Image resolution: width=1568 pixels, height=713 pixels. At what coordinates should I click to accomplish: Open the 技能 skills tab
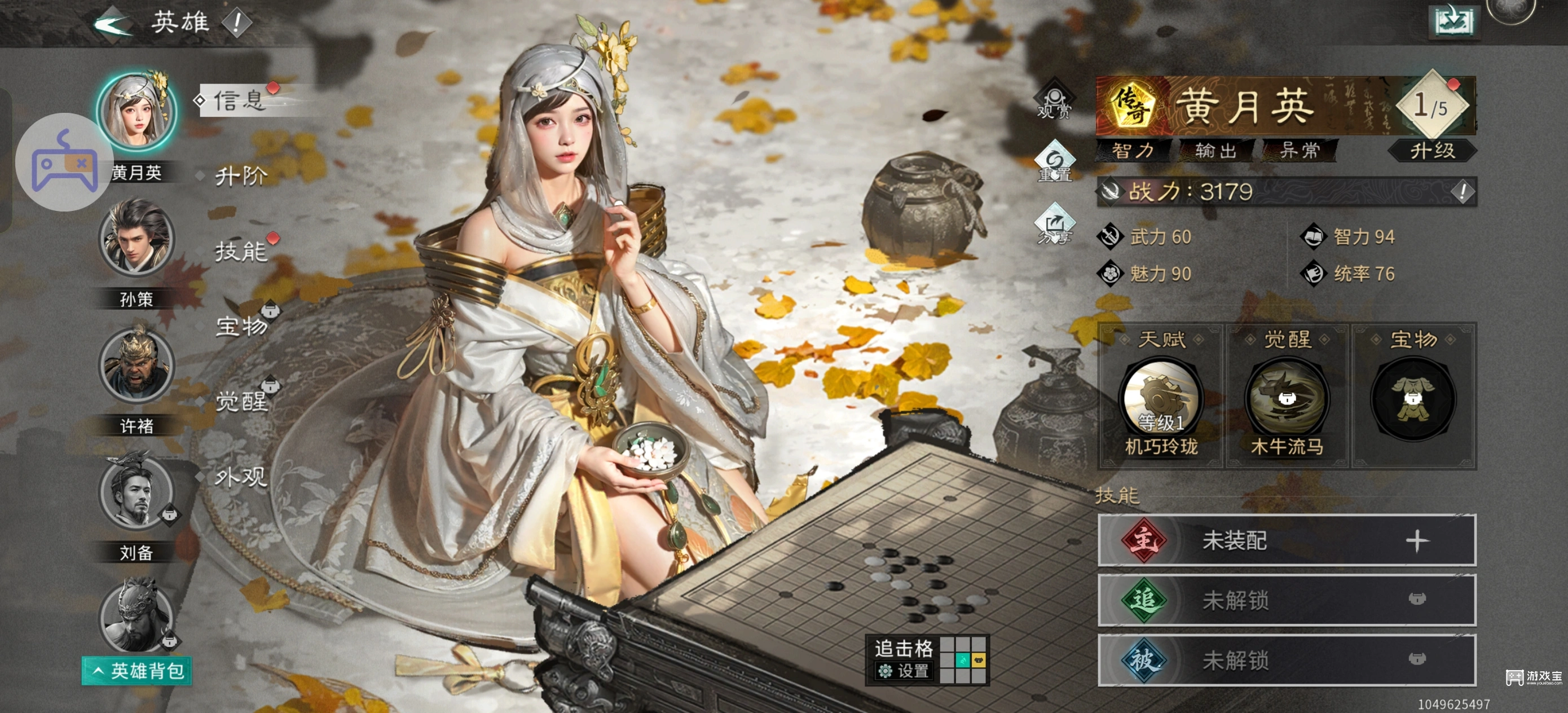pyautogui.click(x=240, y=252)
